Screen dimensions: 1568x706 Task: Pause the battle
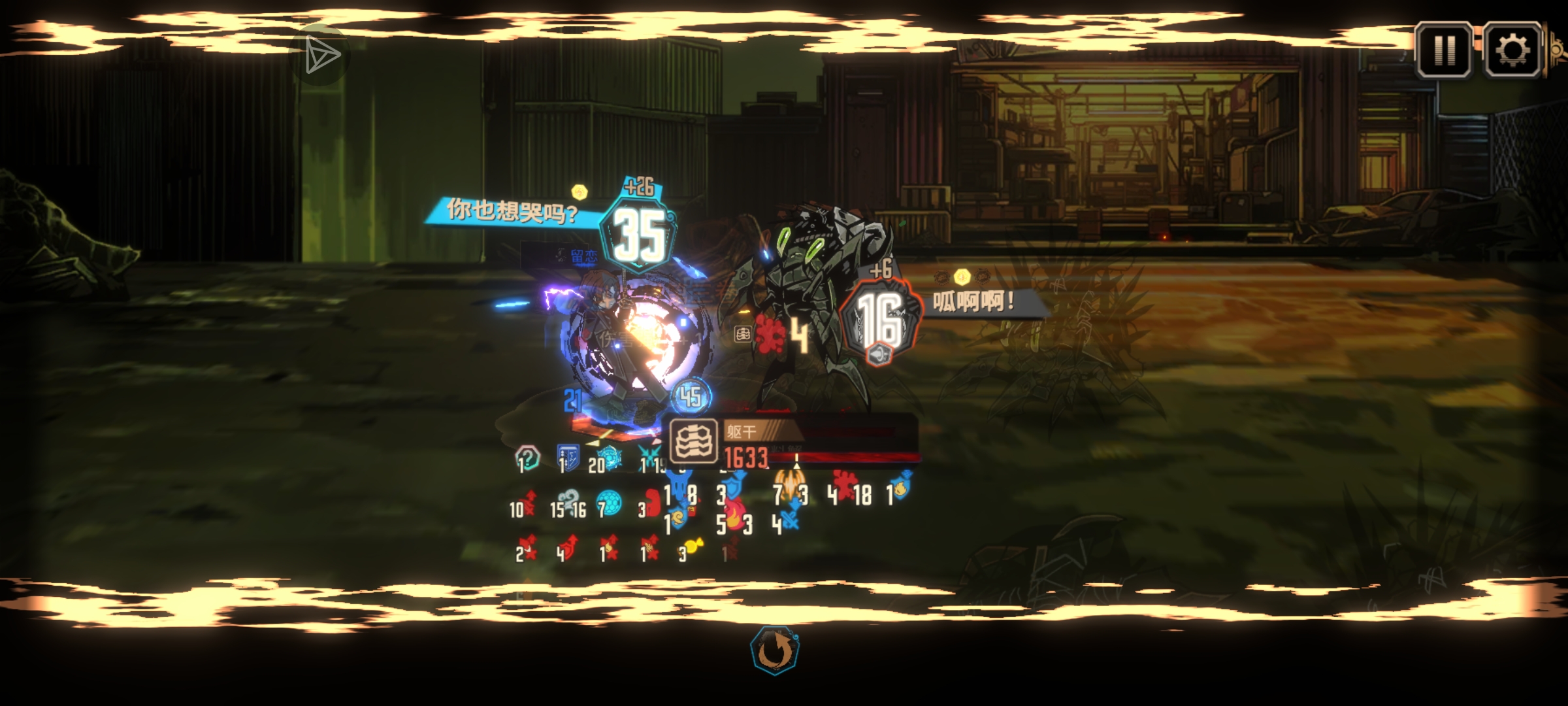click(x=1444, y=50)
